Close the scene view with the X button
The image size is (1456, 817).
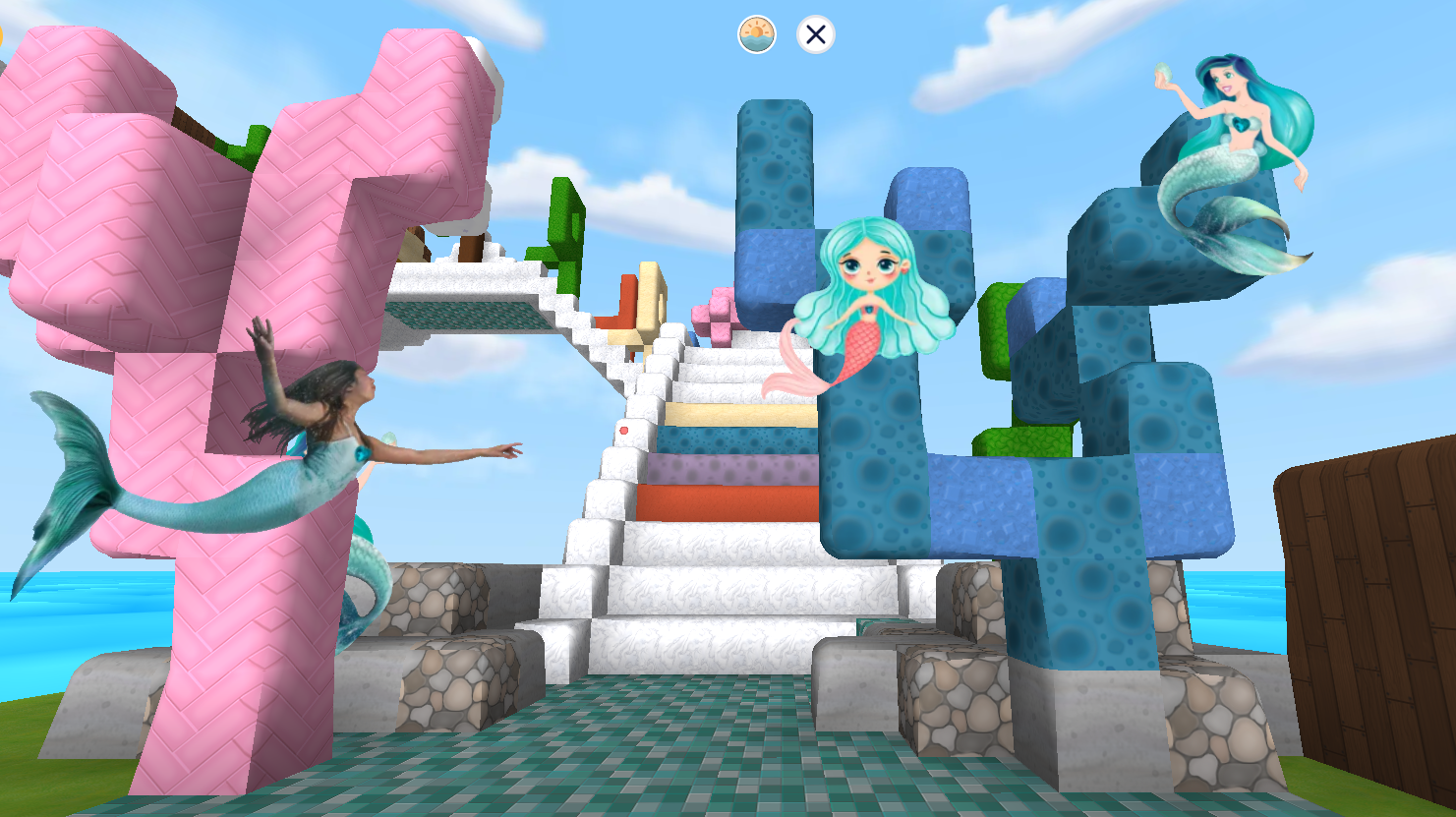click(814, 36)
